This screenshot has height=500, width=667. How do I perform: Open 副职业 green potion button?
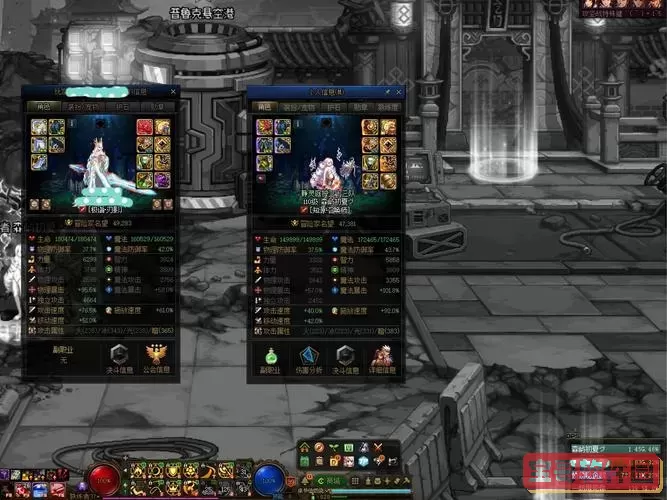[x=271, y=357]
